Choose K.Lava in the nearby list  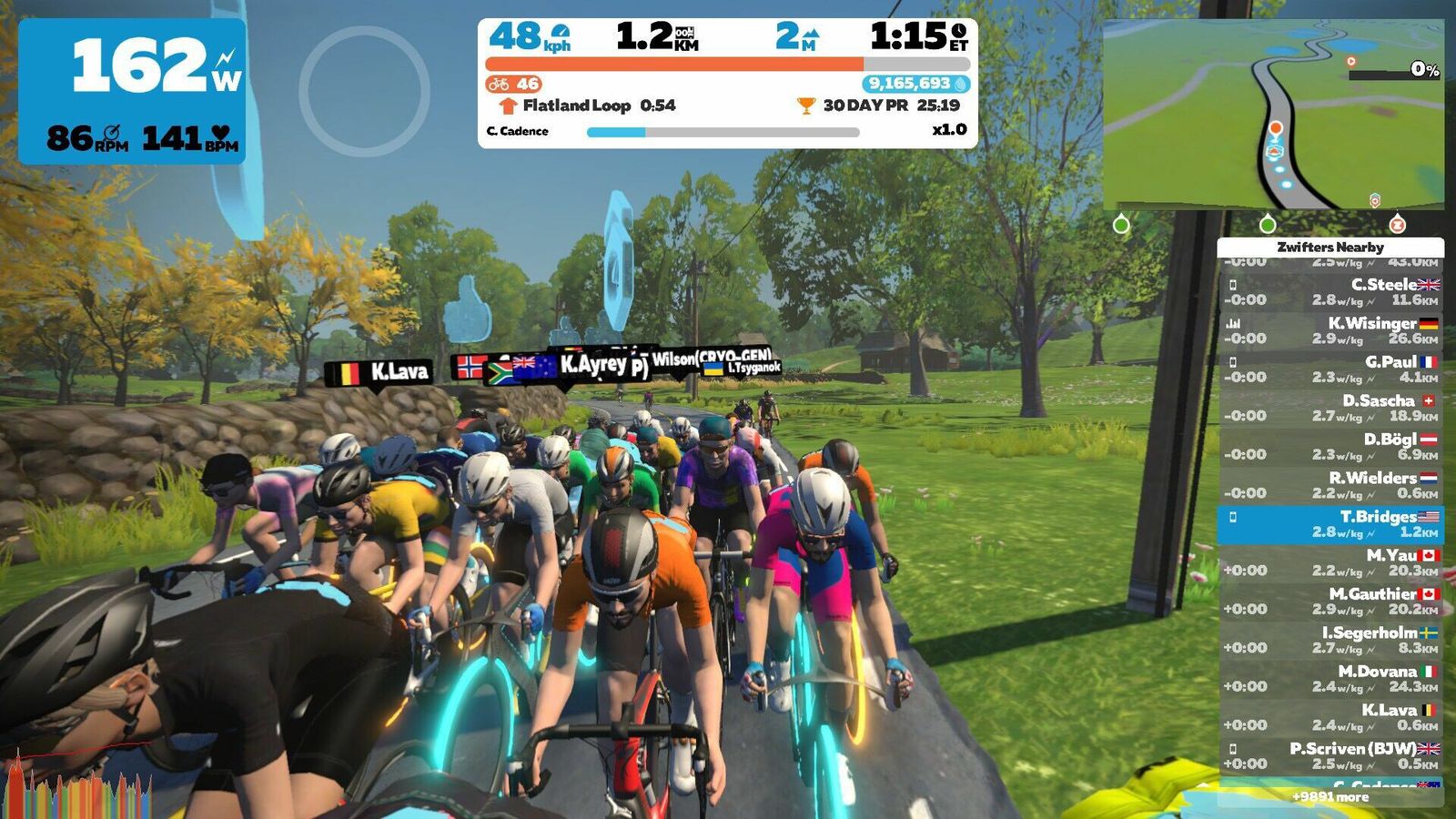tap(1330, 717)
